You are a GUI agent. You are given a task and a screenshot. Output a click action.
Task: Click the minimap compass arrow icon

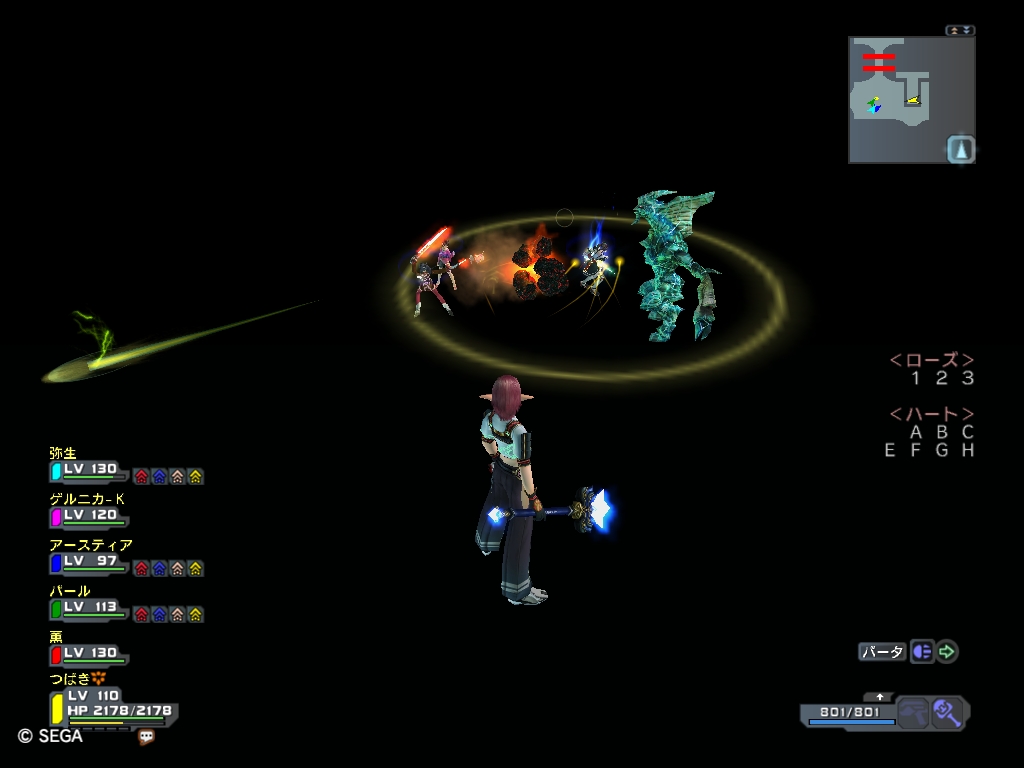coord(960,149)
